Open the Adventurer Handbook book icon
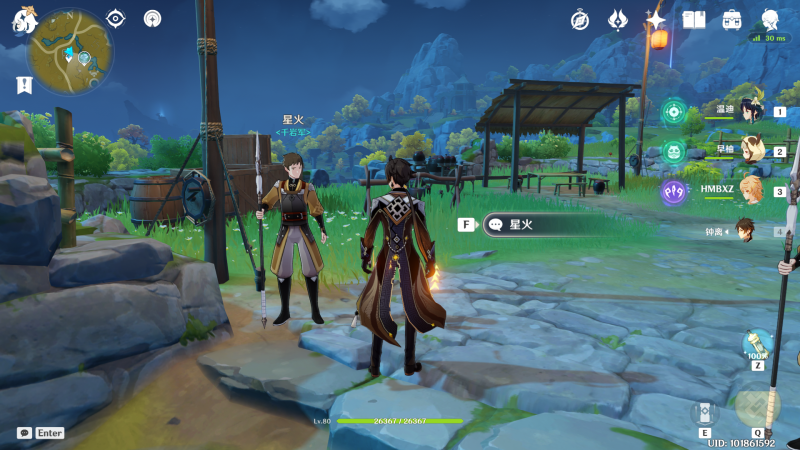Viewport: 800px width, 450px height. click(694, 19)
